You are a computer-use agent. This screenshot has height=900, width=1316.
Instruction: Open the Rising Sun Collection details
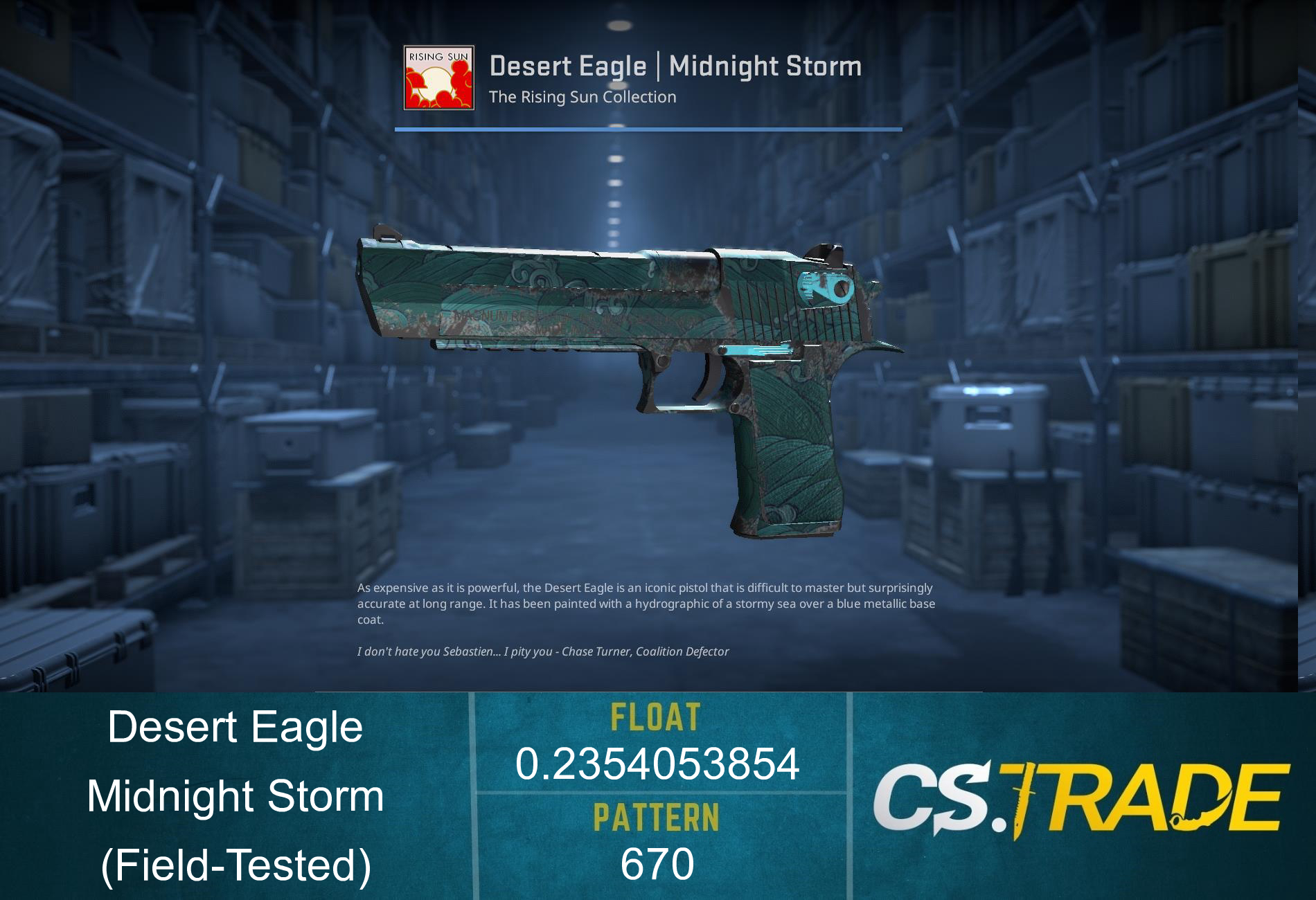pyautogui.click(x=582, y=97)
